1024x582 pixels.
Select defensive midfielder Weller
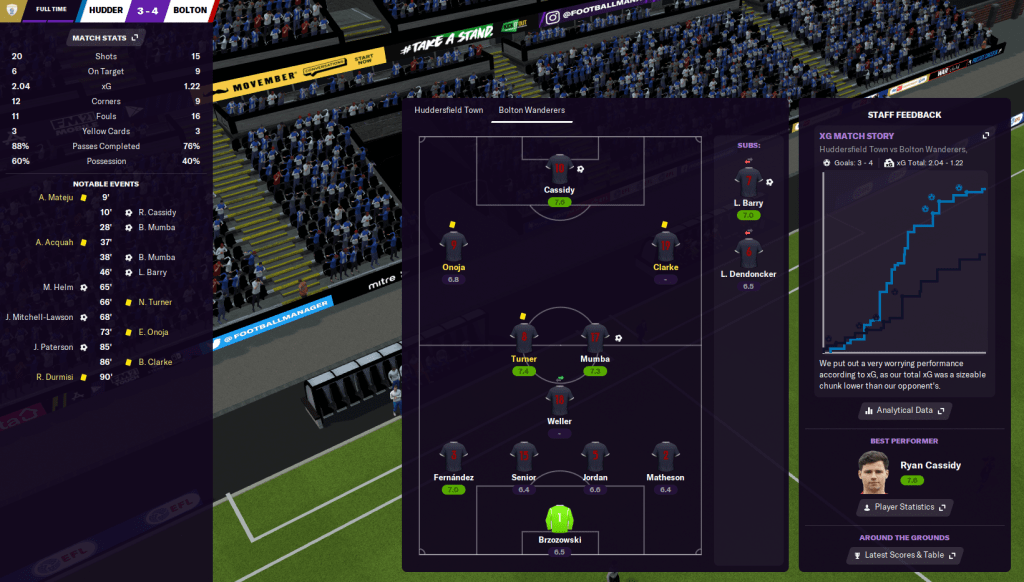[559, 400]
